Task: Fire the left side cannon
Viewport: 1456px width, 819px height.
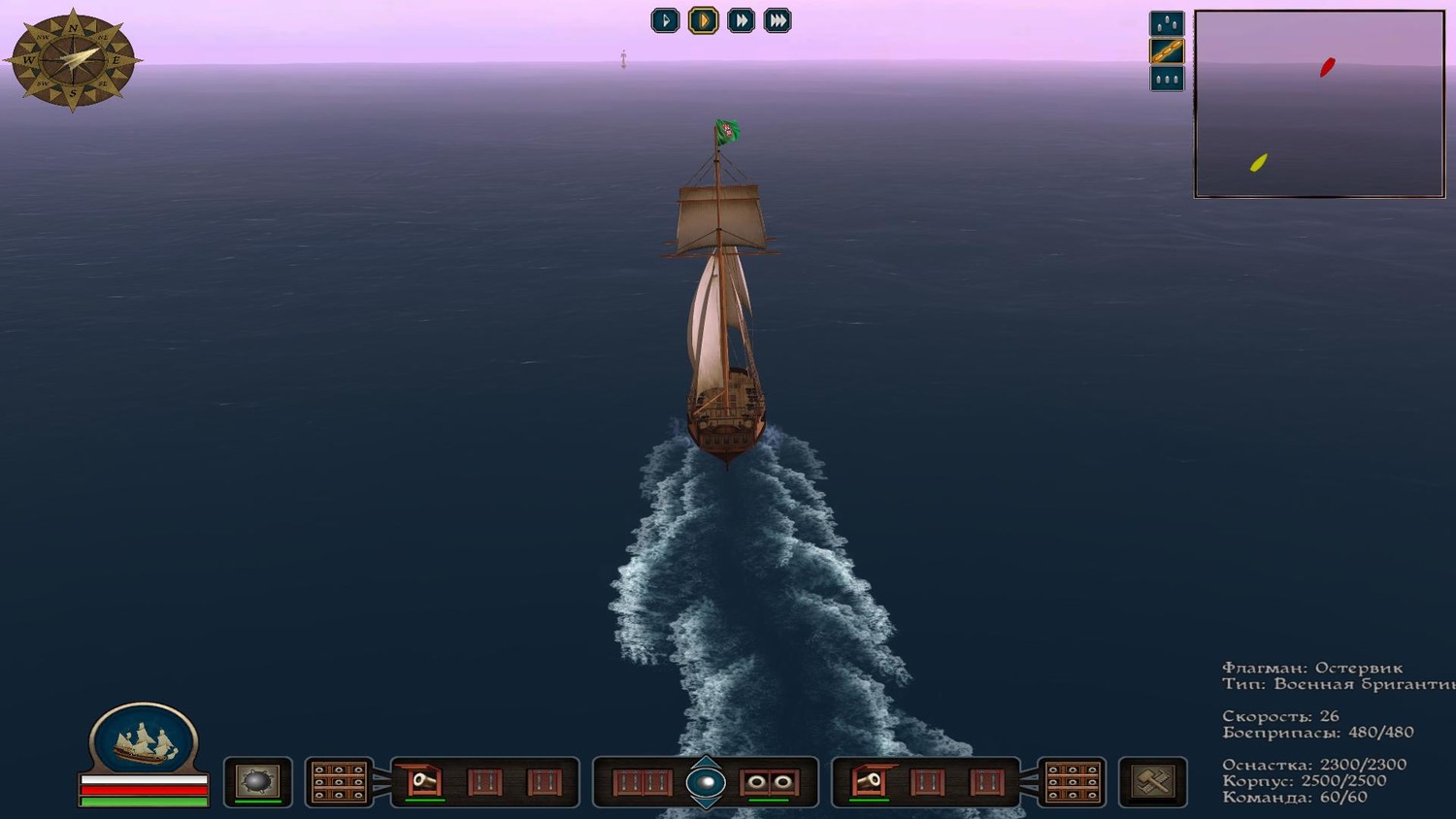Action: coord(423,781)
